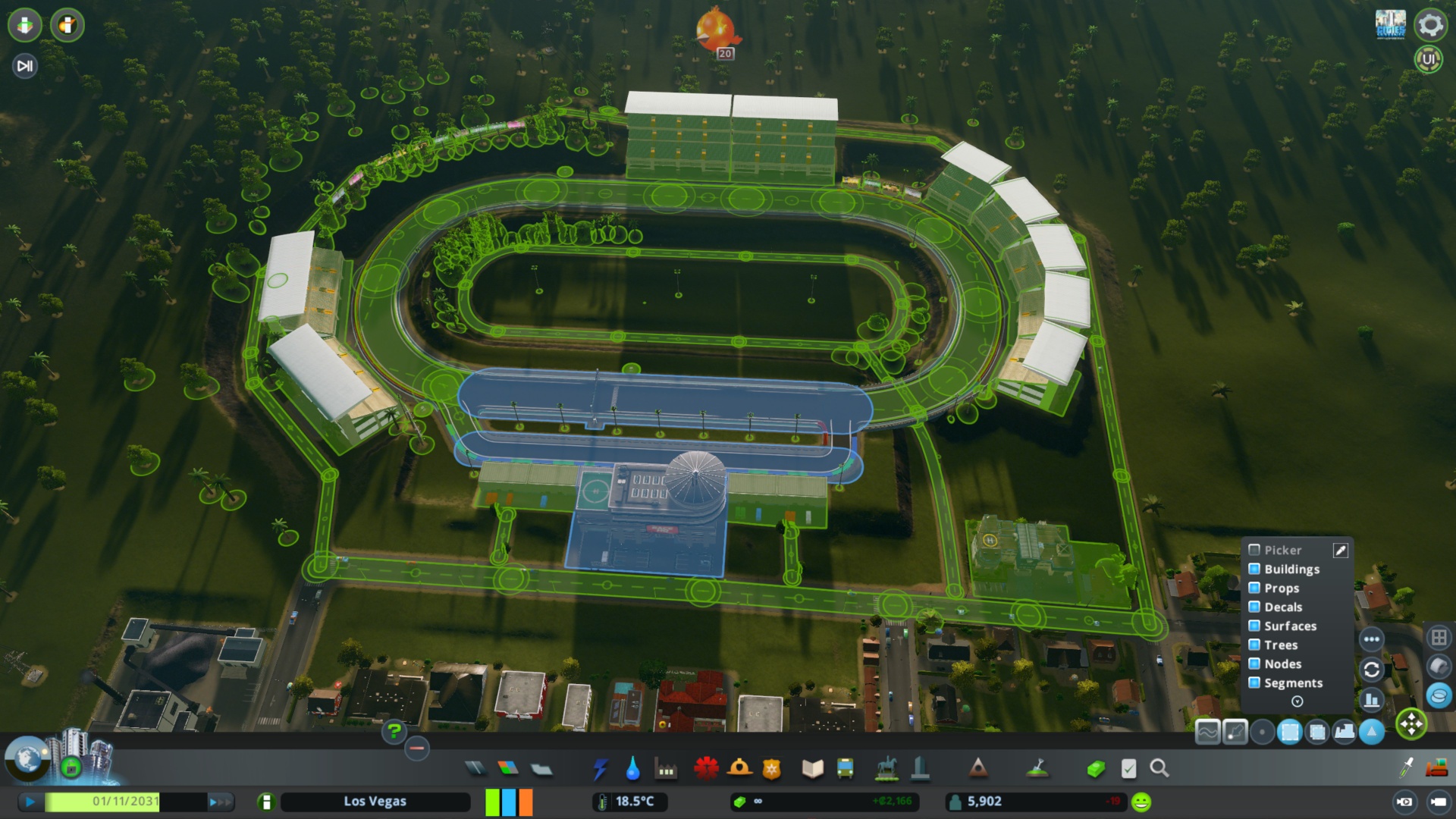
Task: Select the Electricity service icon
Action: tap(601, 767)
